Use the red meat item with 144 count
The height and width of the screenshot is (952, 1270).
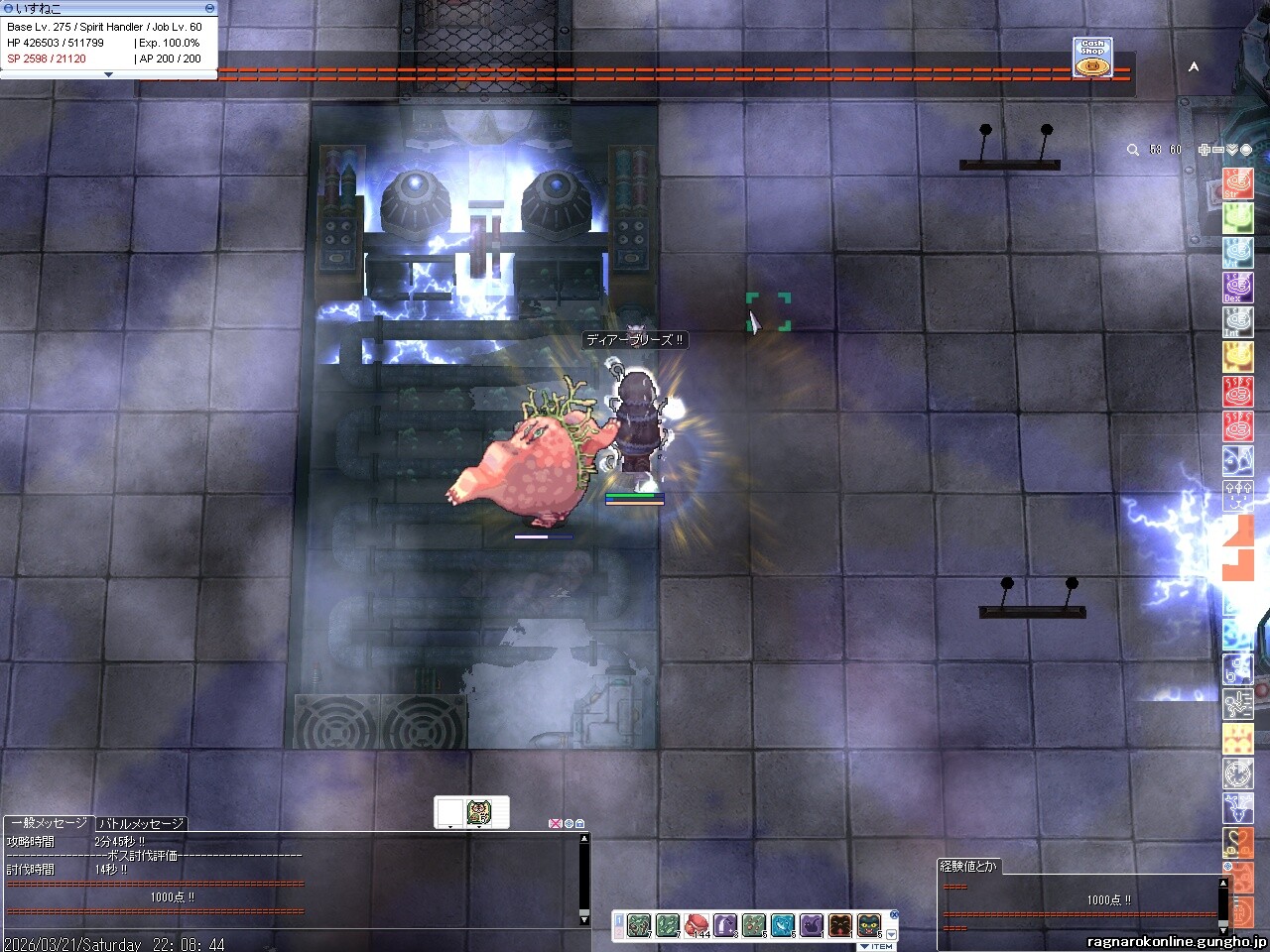697,925
